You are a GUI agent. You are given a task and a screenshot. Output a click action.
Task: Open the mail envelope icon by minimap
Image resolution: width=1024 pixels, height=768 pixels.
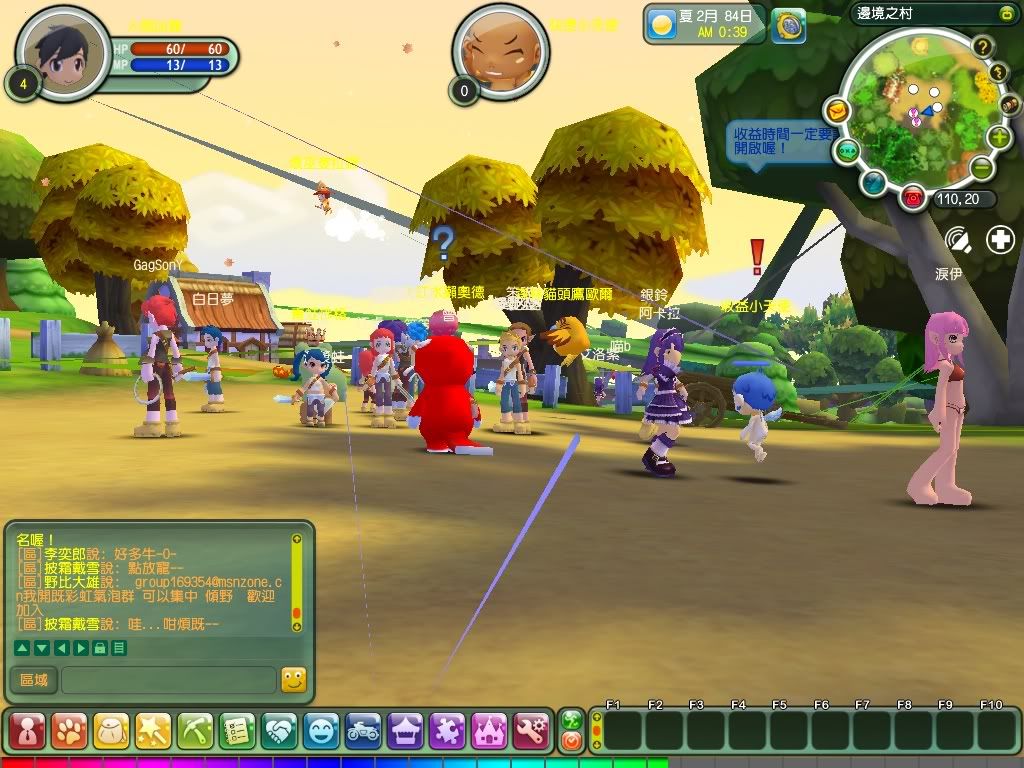coord(837,109)
